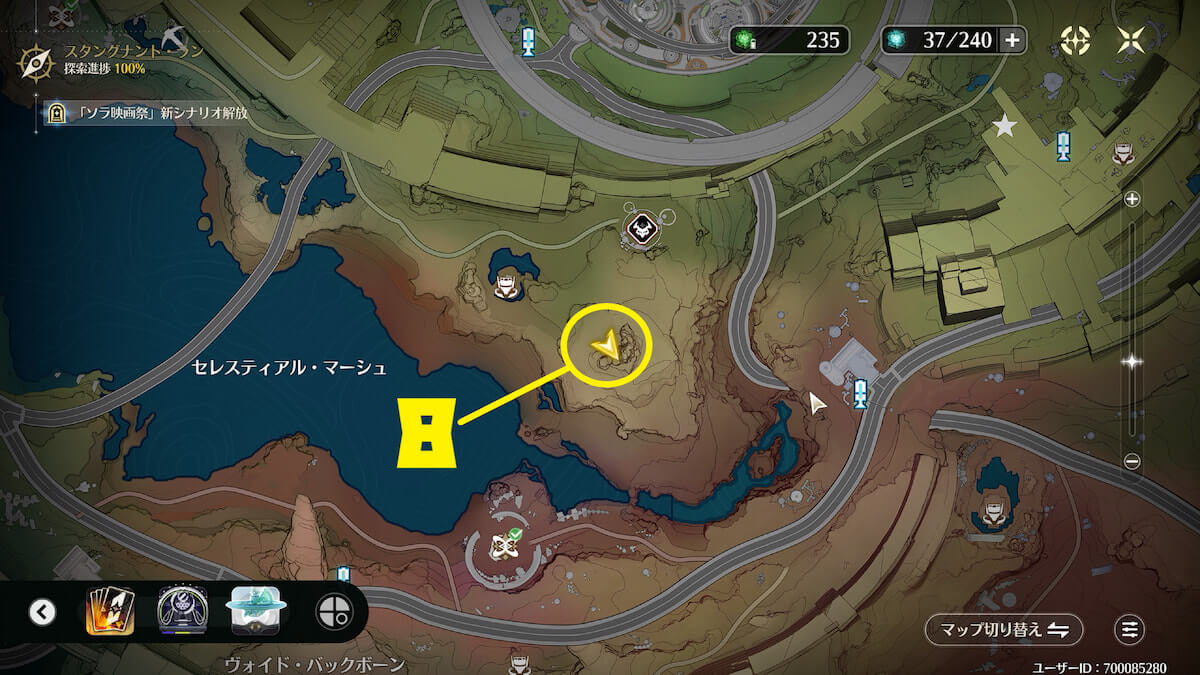Open the segmented circle marker tool
Viewport: 1200px width, 675px height.
[x=333, y=611]
